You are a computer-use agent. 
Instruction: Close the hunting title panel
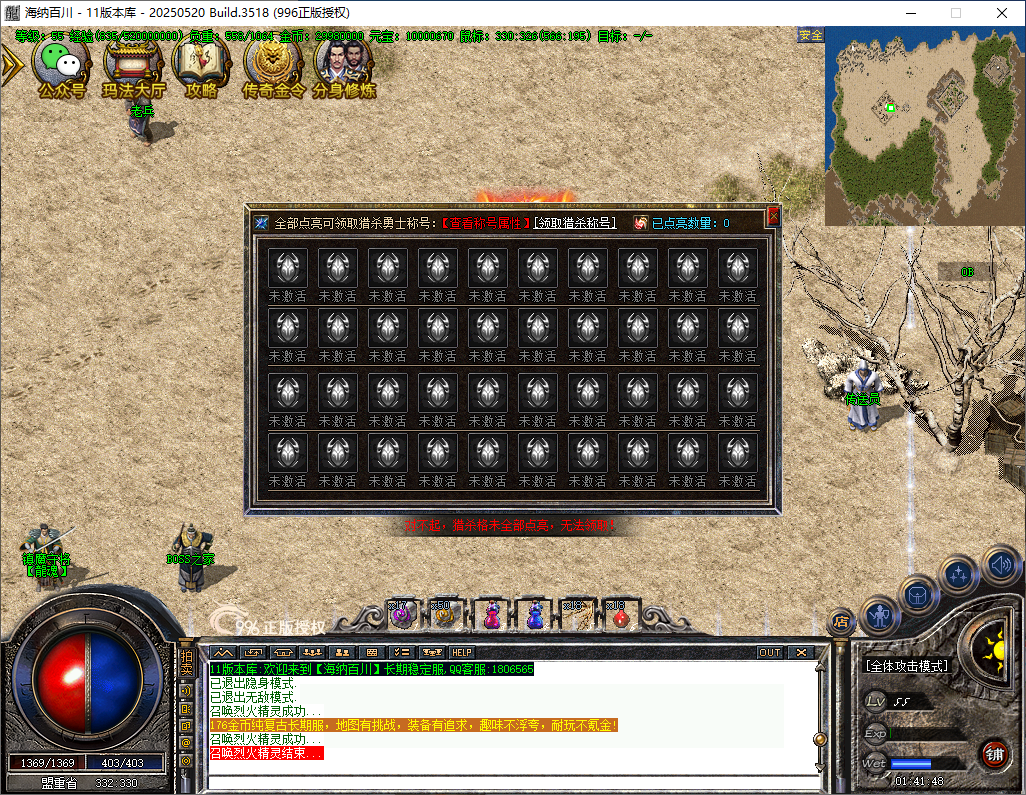tap(772, 216)
